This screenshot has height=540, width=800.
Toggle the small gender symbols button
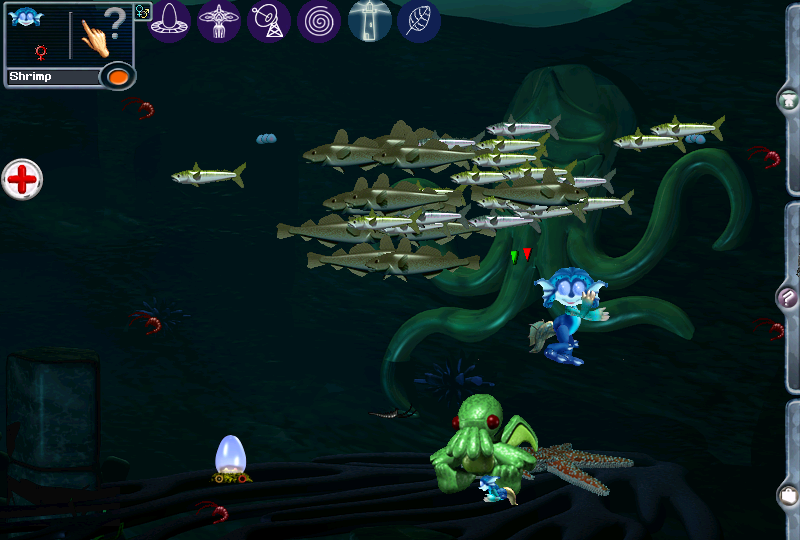141,12
